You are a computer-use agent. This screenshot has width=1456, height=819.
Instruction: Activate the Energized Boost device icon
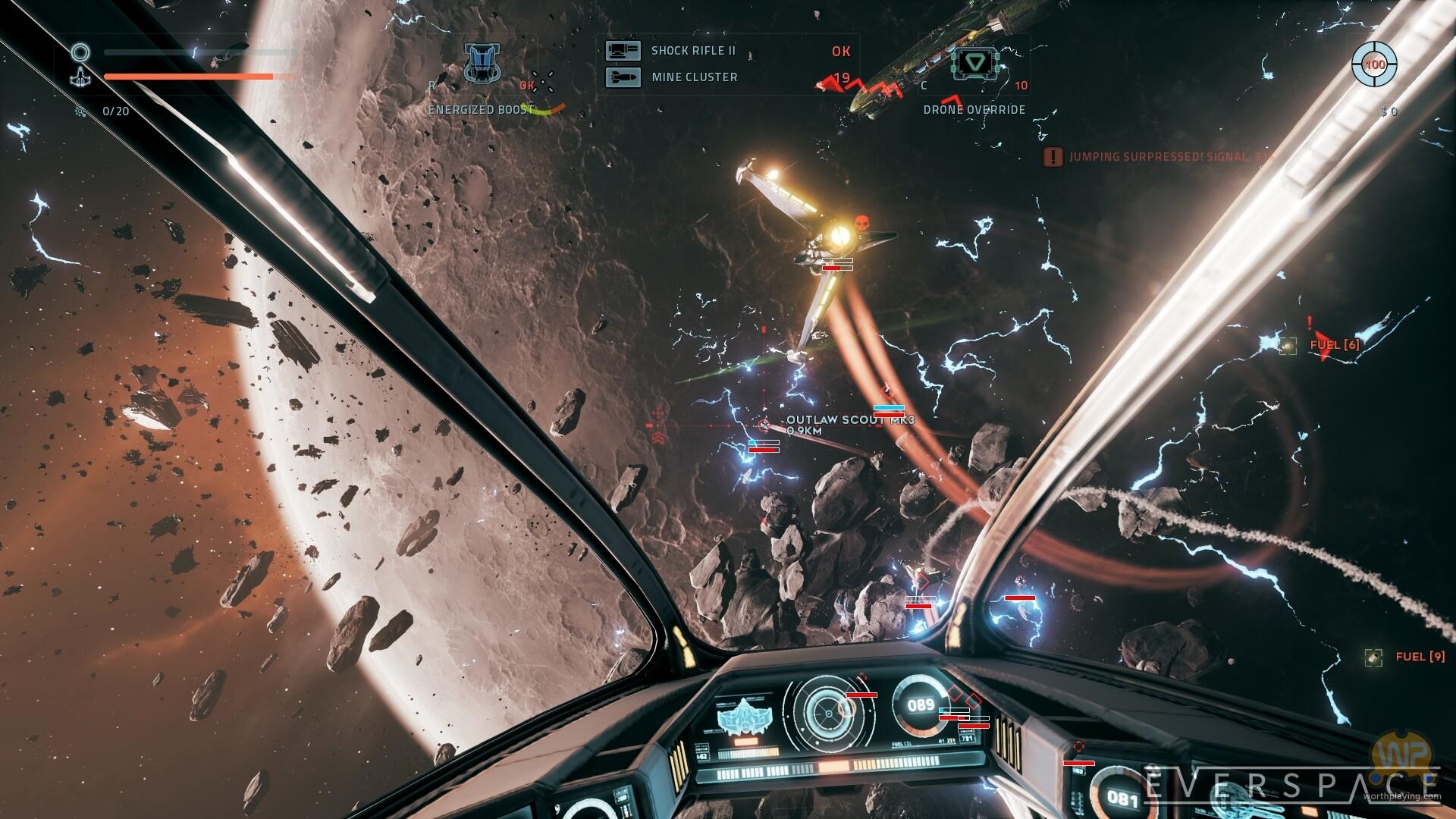(x=482, y=63)
